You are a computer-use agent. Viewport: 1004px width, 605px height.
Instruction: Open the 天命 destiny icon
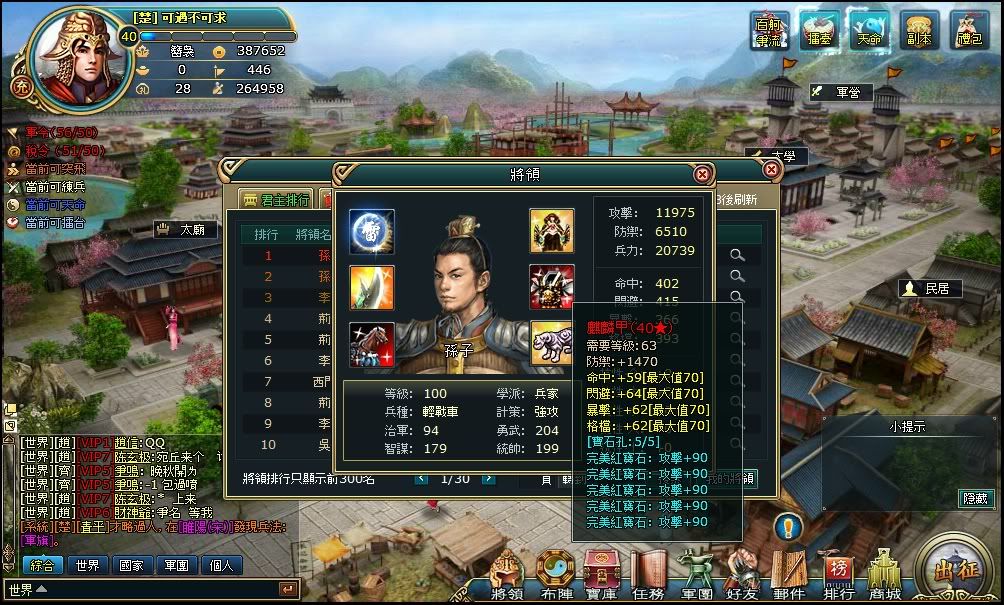(868, 30)
